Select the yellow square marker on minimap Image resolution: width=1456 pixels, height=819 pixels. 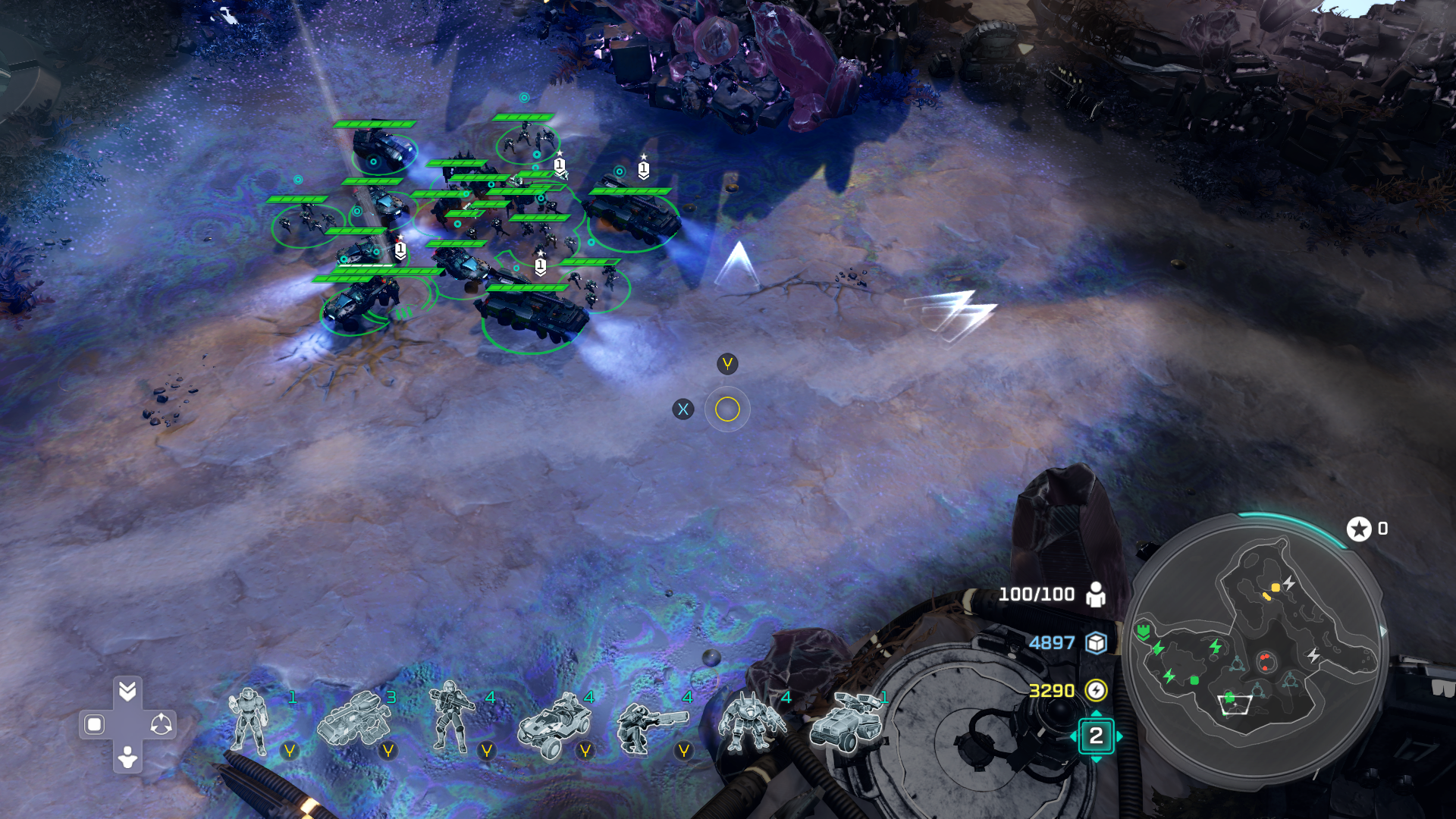pos(1276,588)
